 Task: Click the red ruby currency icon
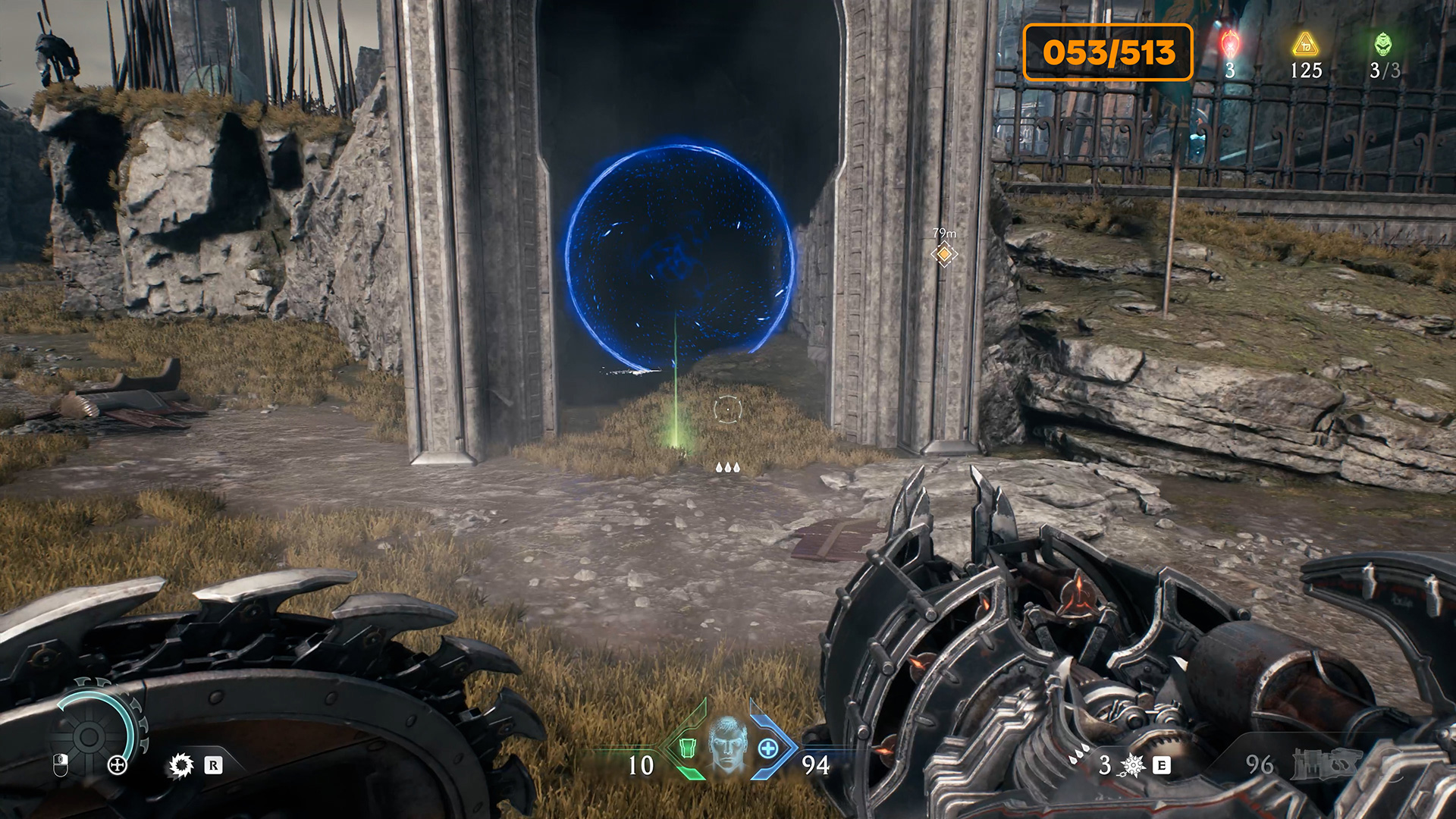tap(1229, 44)
